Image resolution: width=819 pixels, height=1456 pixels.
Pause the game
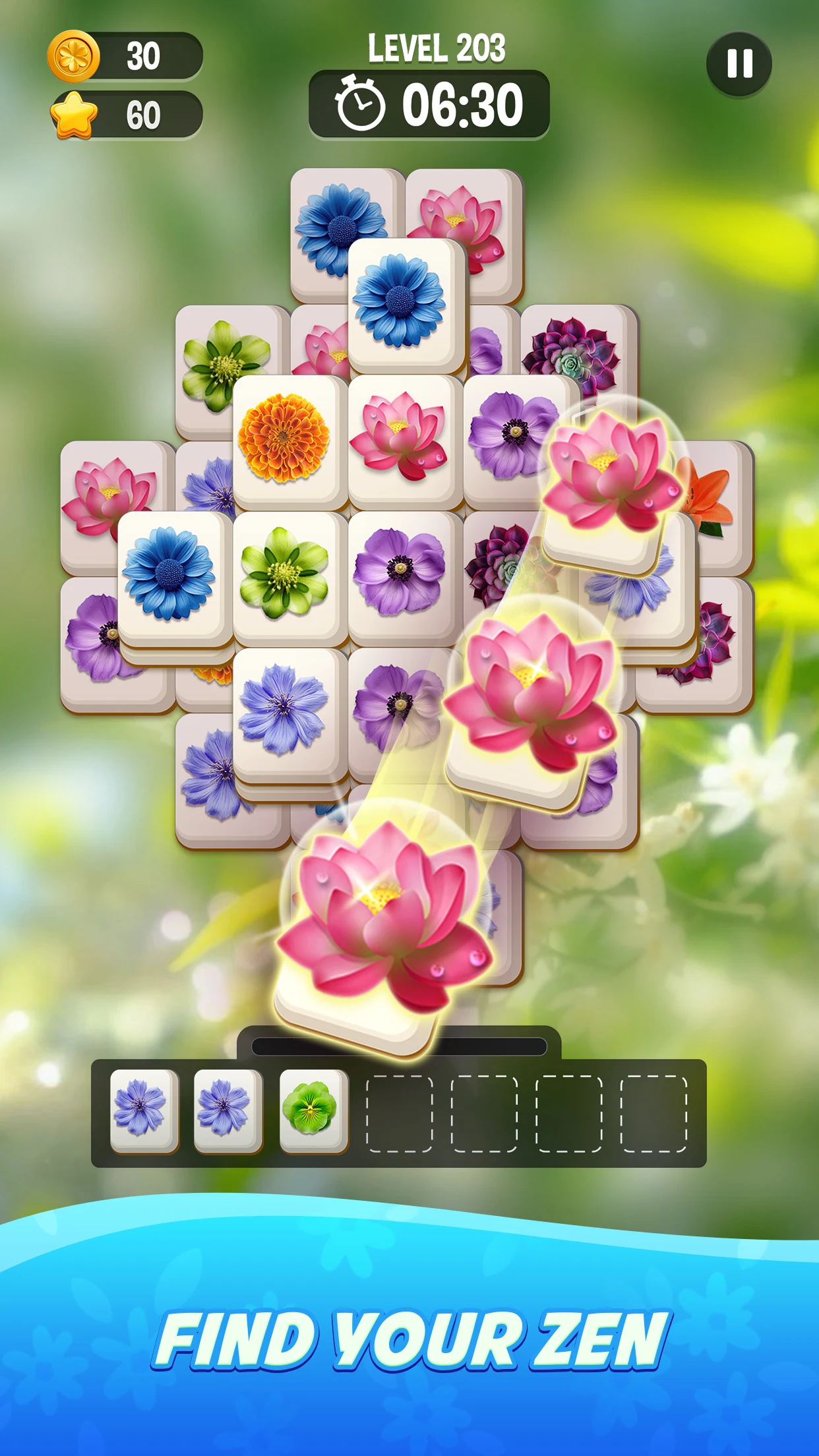click(739, 64)
